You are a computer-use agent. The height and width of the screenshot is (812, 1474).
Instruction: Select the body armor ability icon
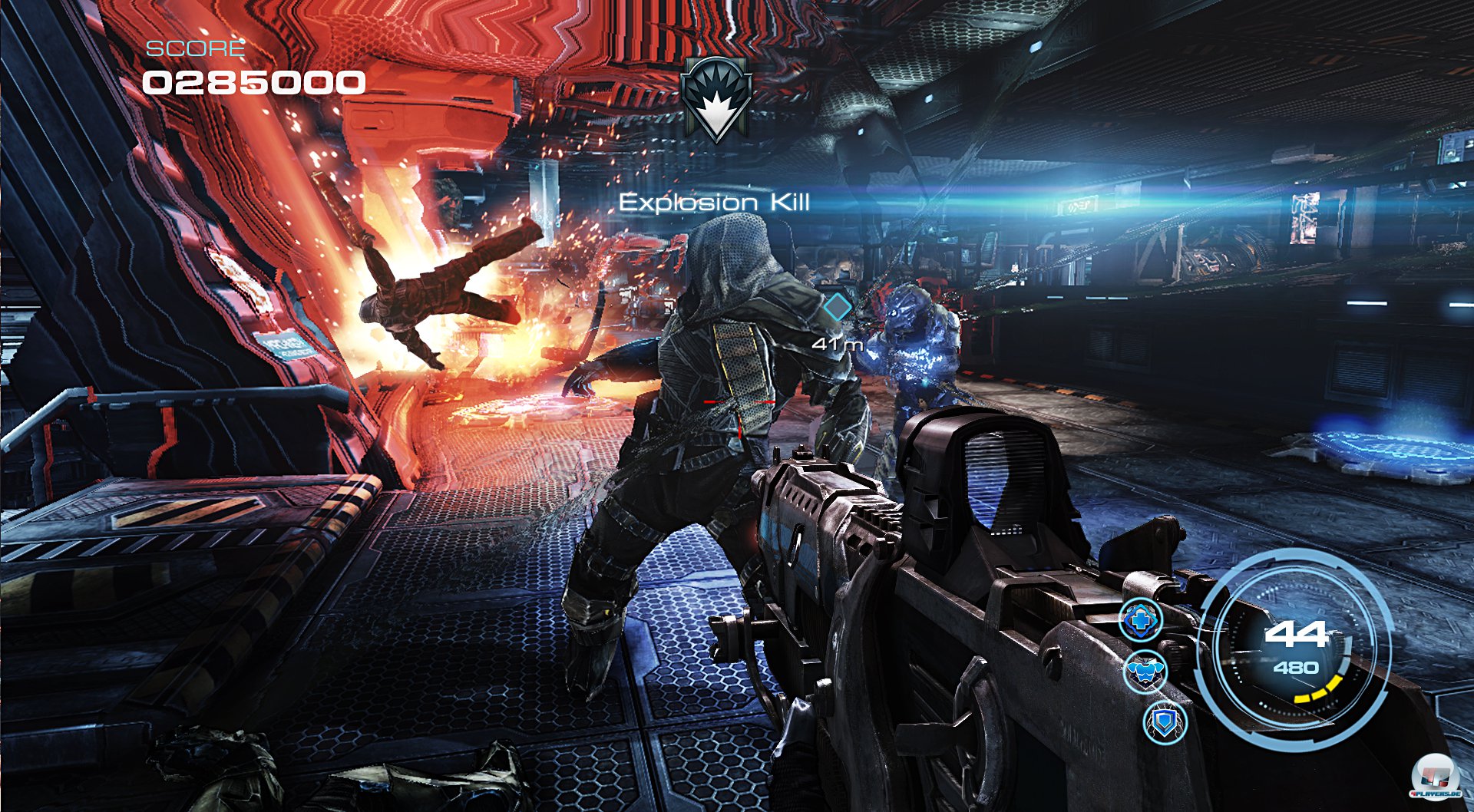(1145, 671)
